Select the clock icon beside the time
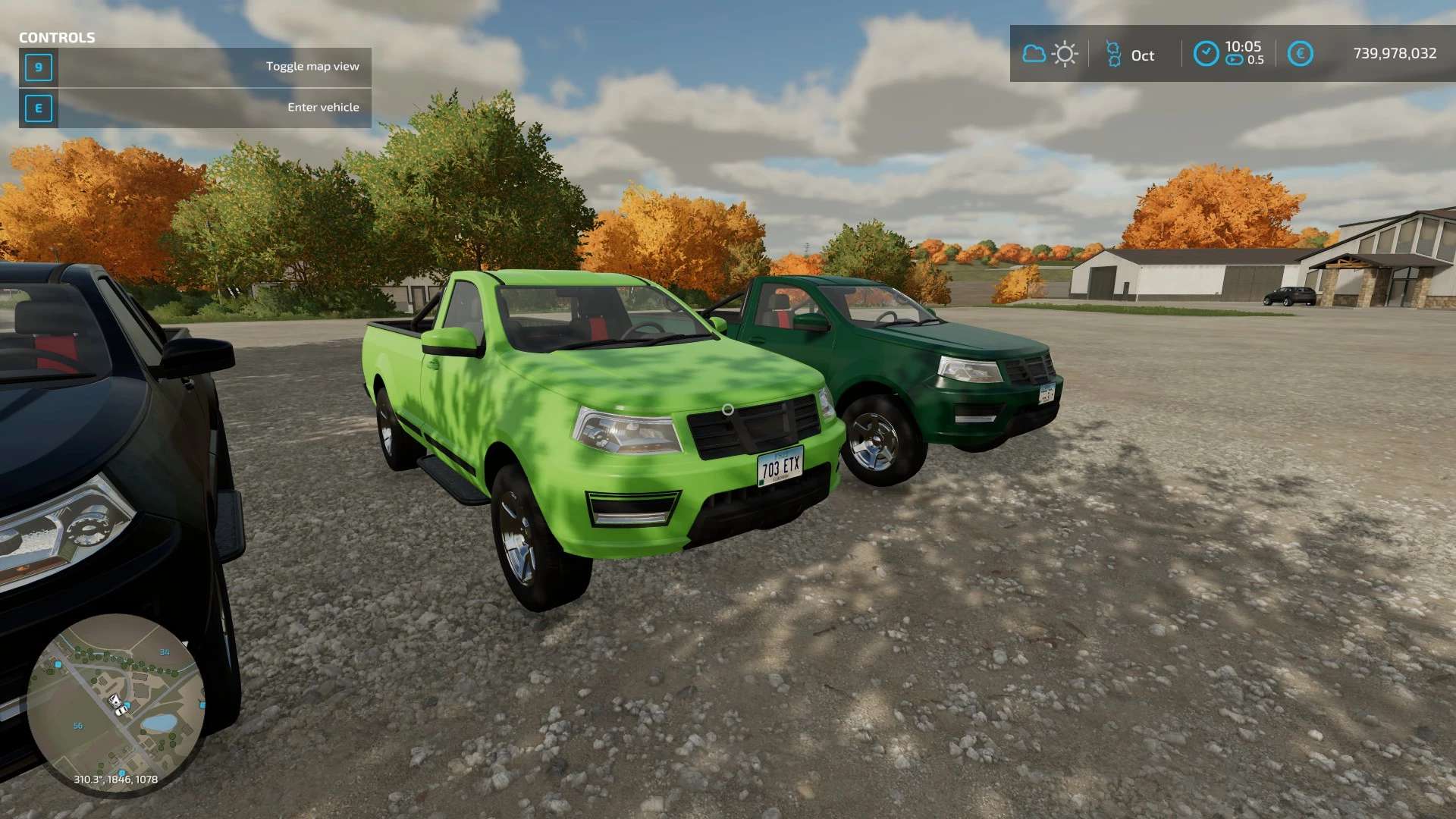The image size is (1456, 819). click(x=1206, y=54)
